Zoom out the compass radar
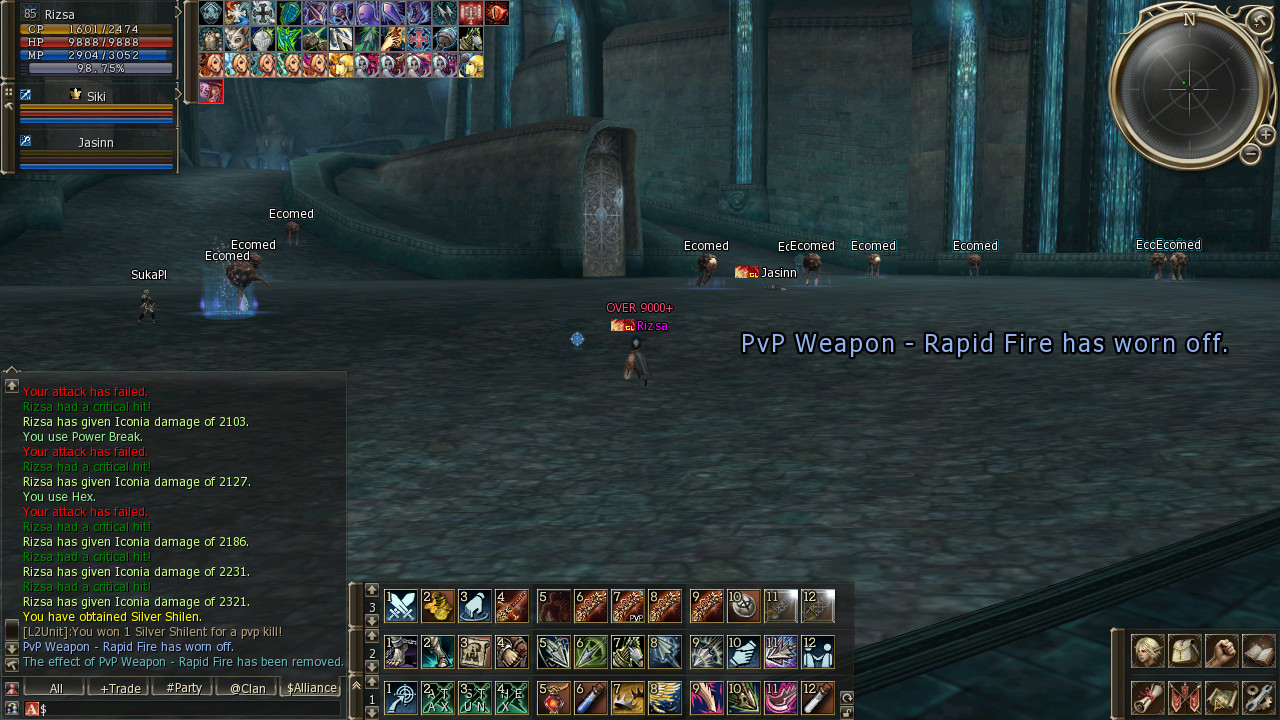The height and width of the screenshot is (720, 1280). tap(1250, 154)
